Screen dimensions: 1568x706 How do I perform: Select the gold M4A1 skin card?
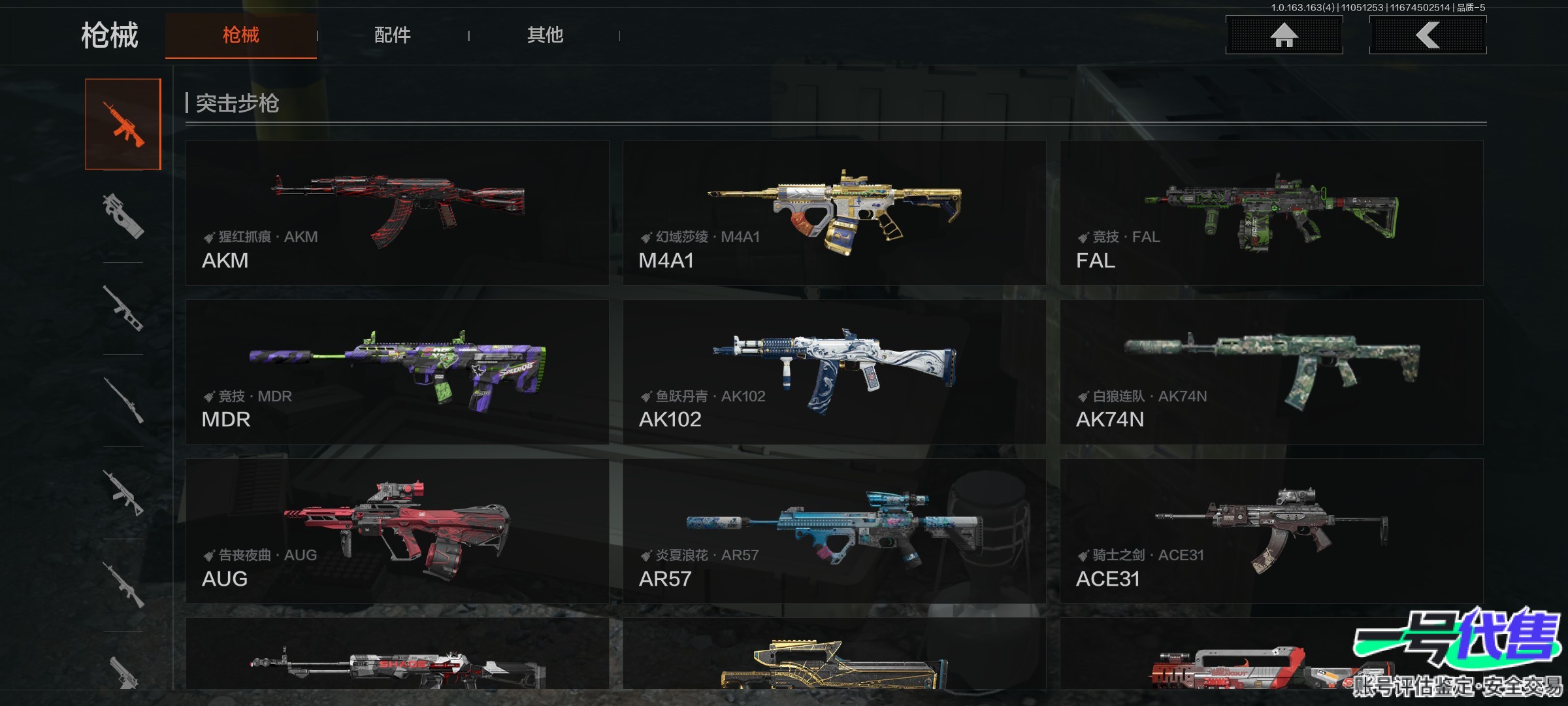pyautogui.click(x=834, y=212)
